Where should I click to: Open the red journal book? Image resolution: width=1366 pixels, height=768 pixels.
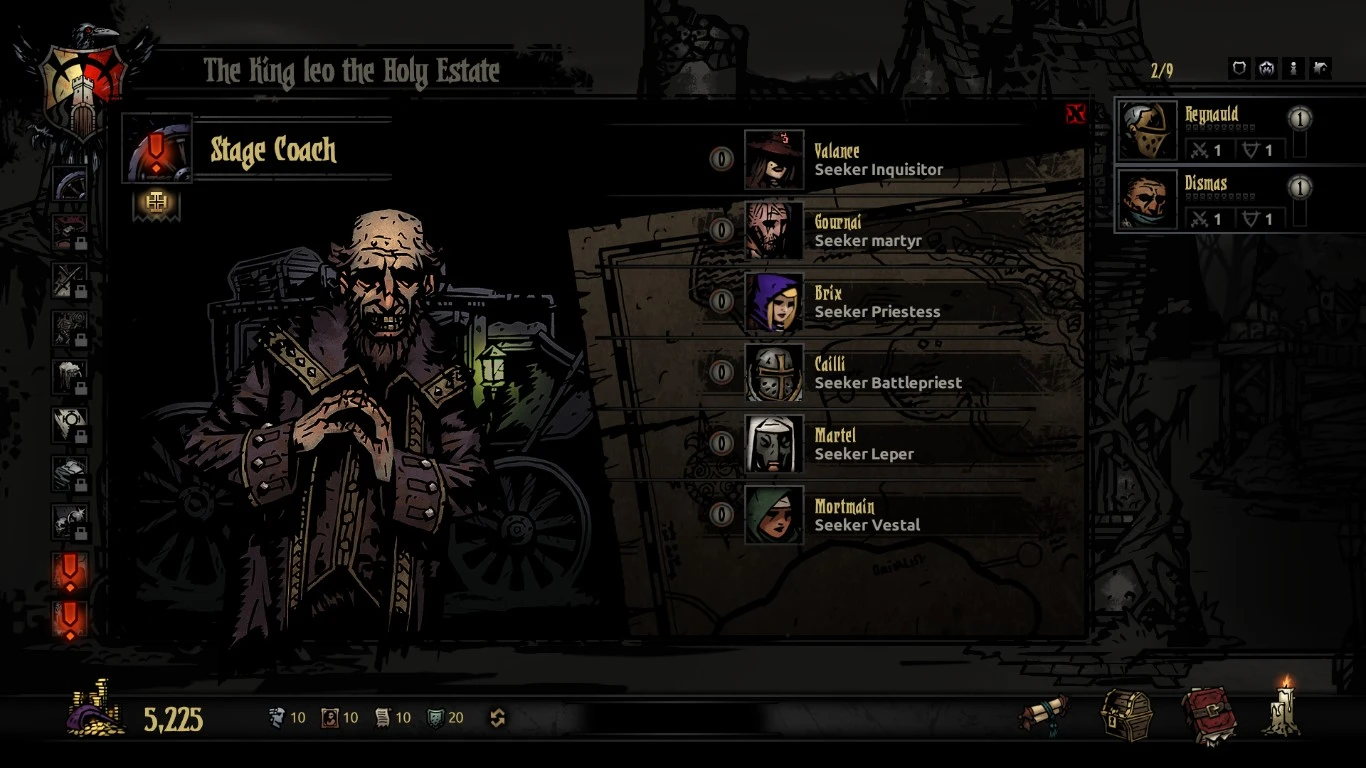[x=1208, y=715]
